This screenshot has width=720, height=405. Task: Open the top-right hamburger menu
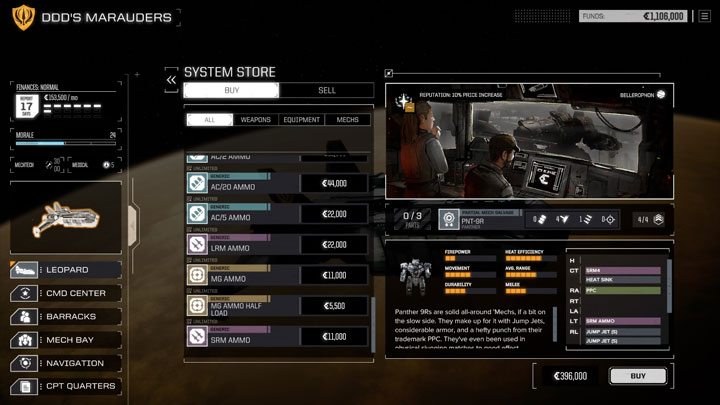pyautogui.click(x=704, y=16)
